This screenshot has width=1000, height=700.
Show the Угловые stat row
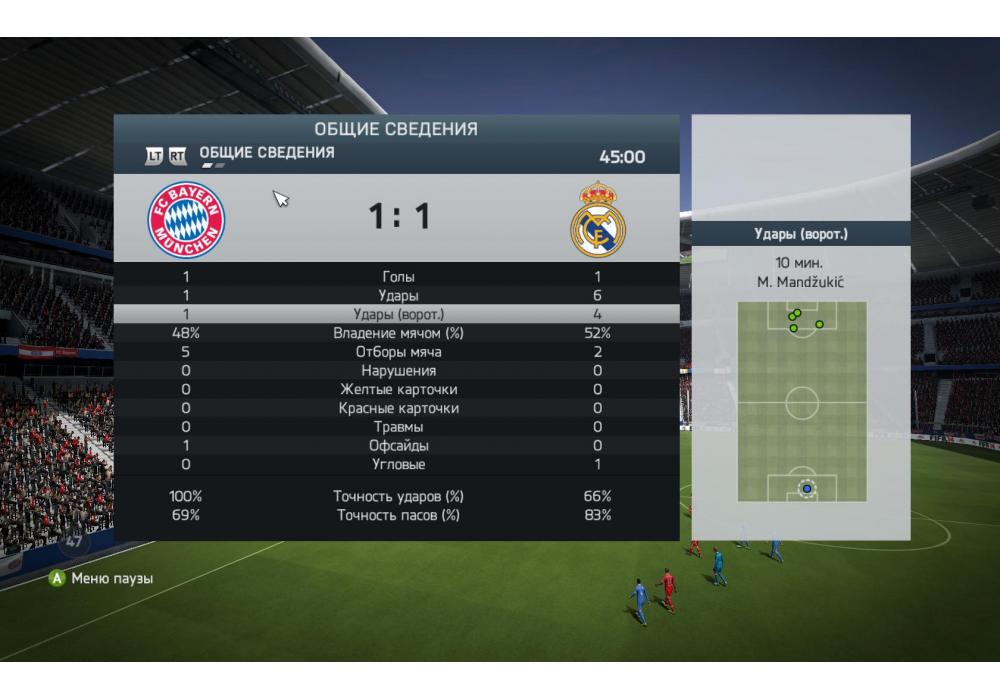pos(397,465)
